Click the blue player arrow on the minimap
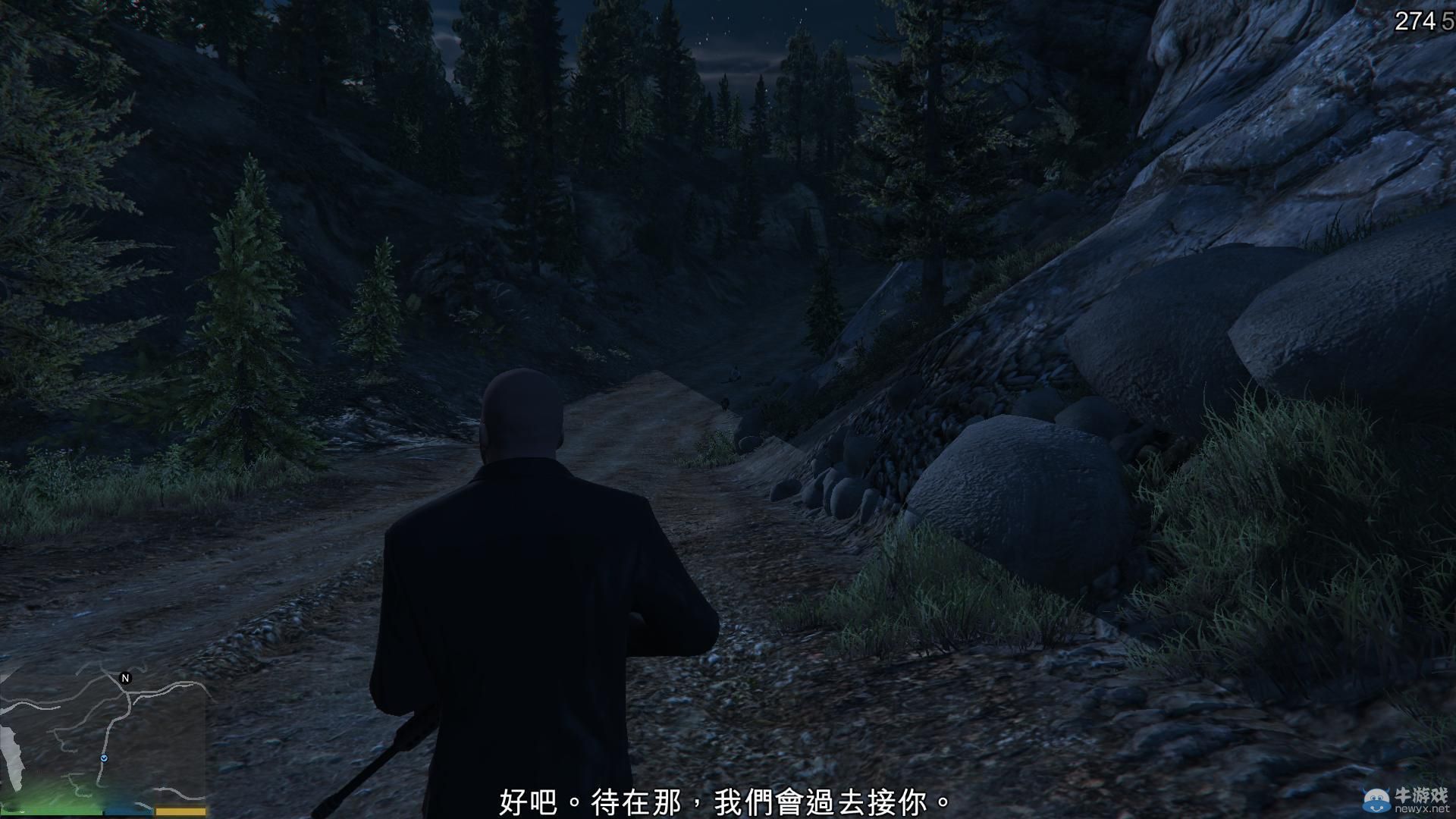 tap(105, 758)
